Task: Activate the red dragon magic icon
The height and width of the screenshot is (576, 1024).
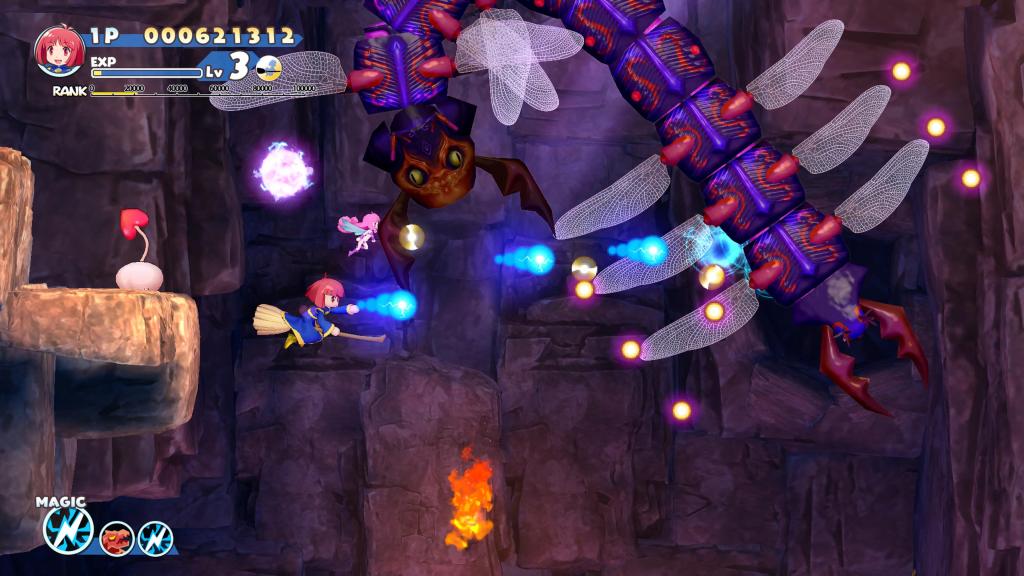Action: (117, 538)
